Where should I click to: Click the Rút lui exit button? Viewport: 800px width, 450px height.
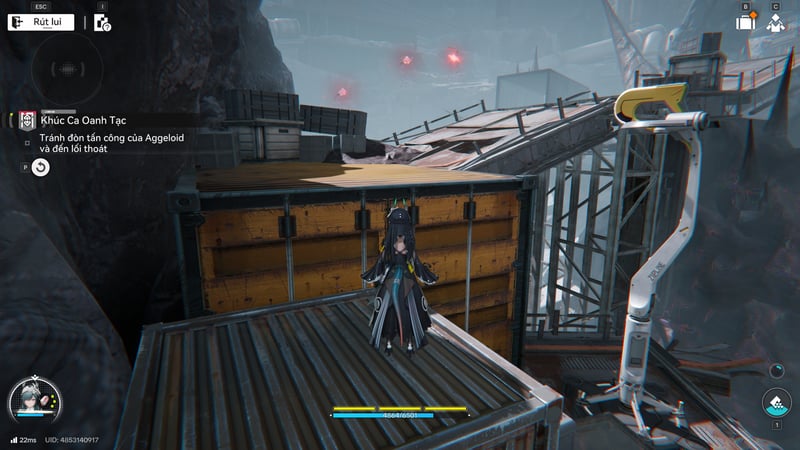click(x=41, y=22)
